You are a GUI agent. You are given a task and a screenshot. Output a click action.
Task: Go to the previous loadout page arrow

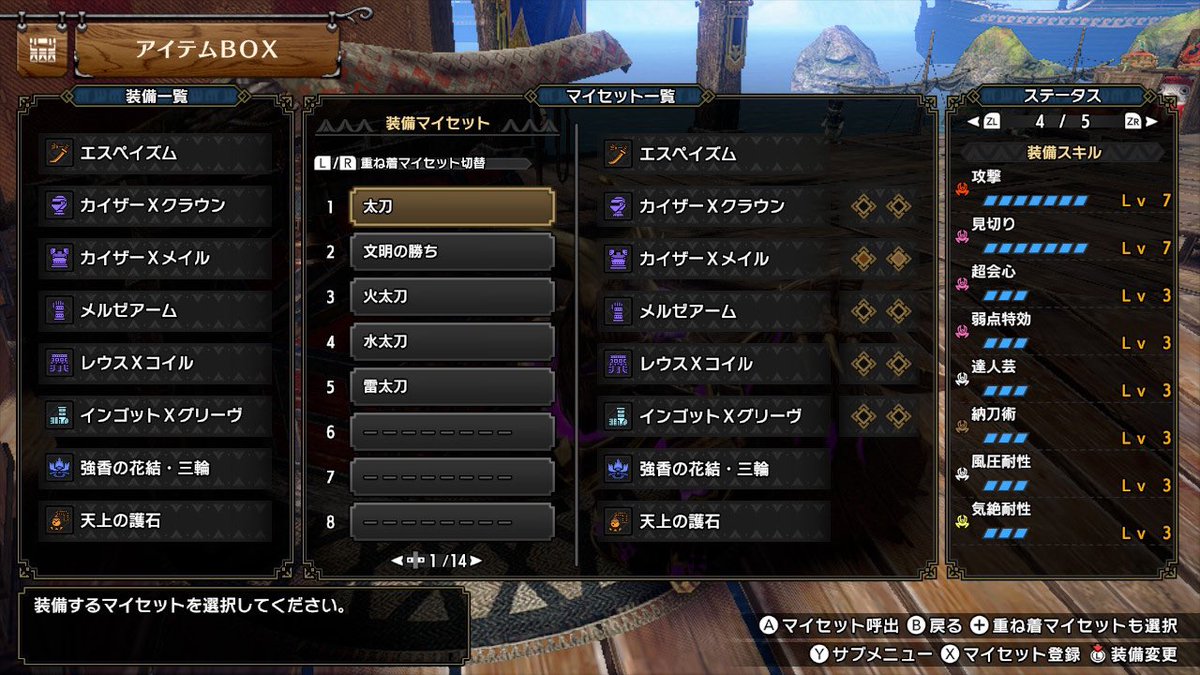[x=397, y=561]
